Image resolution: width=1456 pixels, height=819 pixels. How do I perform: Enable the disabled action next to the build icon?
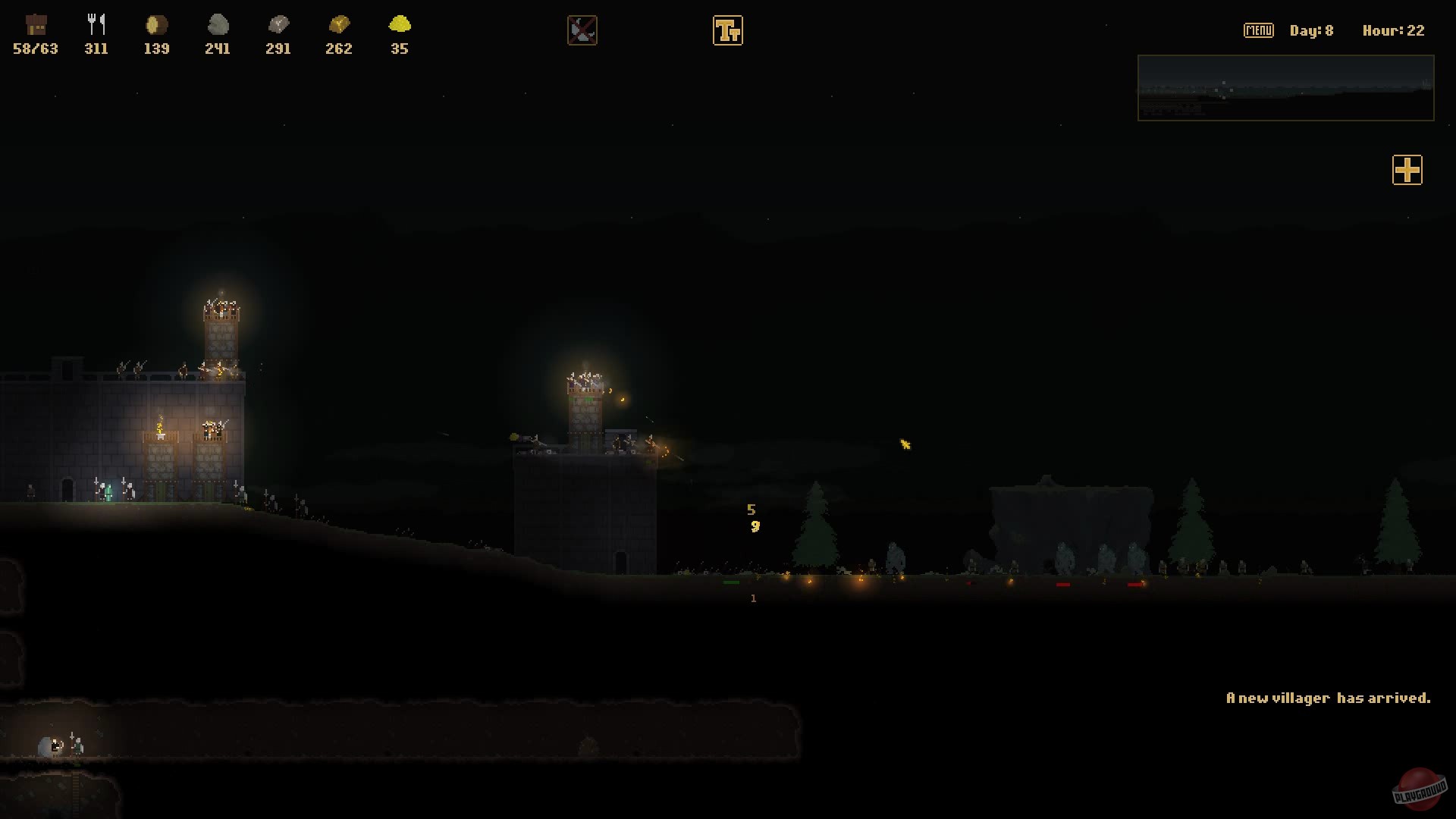(x=582, y=30)
